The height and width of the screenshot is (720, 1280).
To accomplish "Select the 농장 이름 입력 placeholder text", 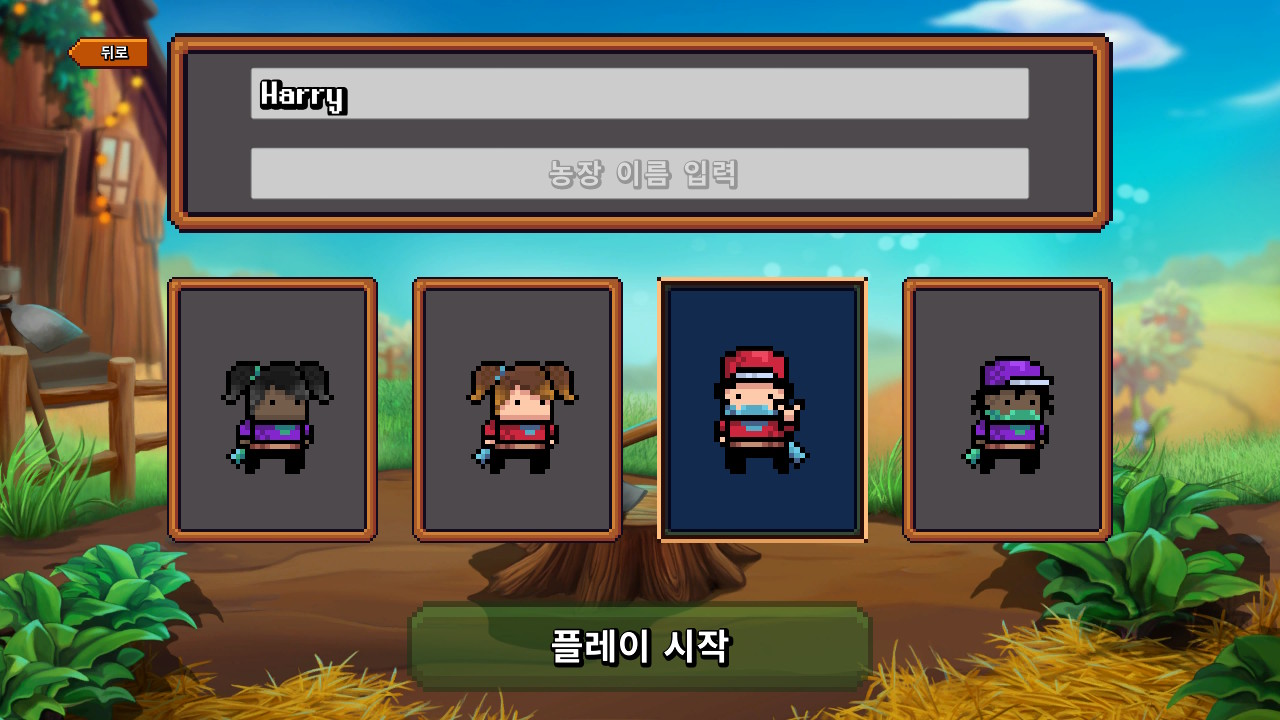I will point(640,171).
